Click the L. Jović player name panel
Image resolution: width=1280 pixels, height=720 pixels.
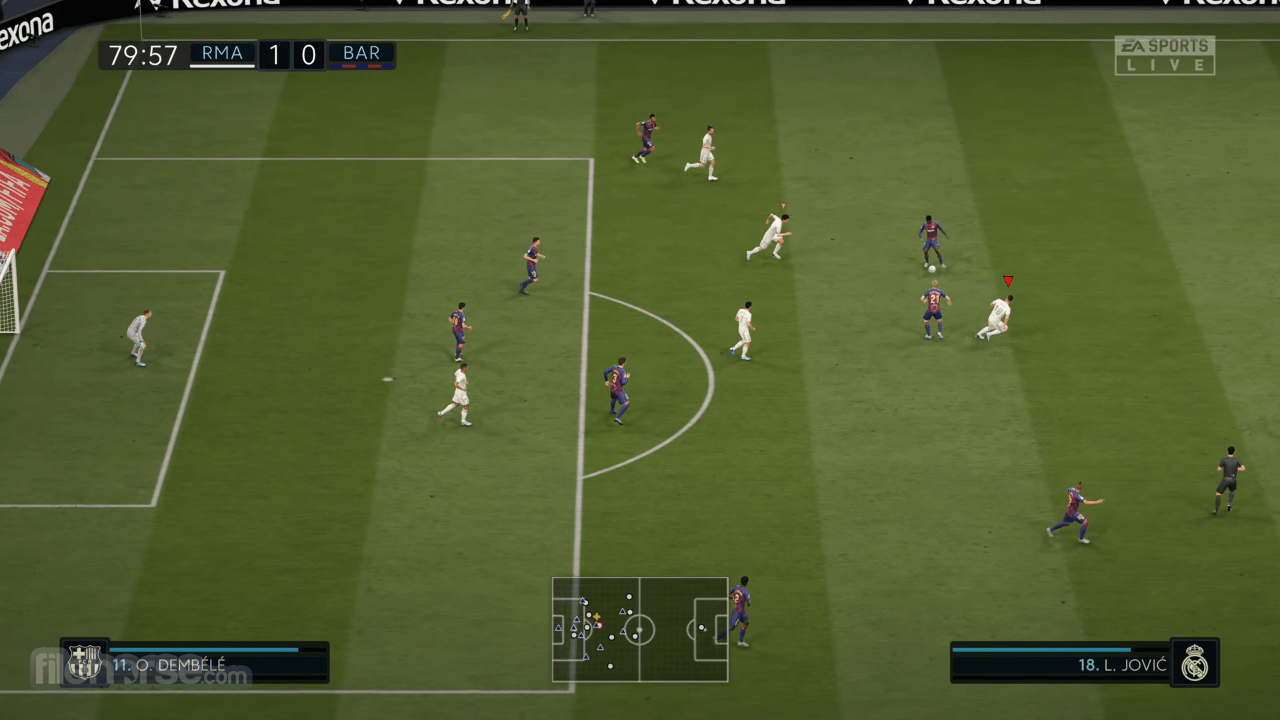(x=1060, y=664)
